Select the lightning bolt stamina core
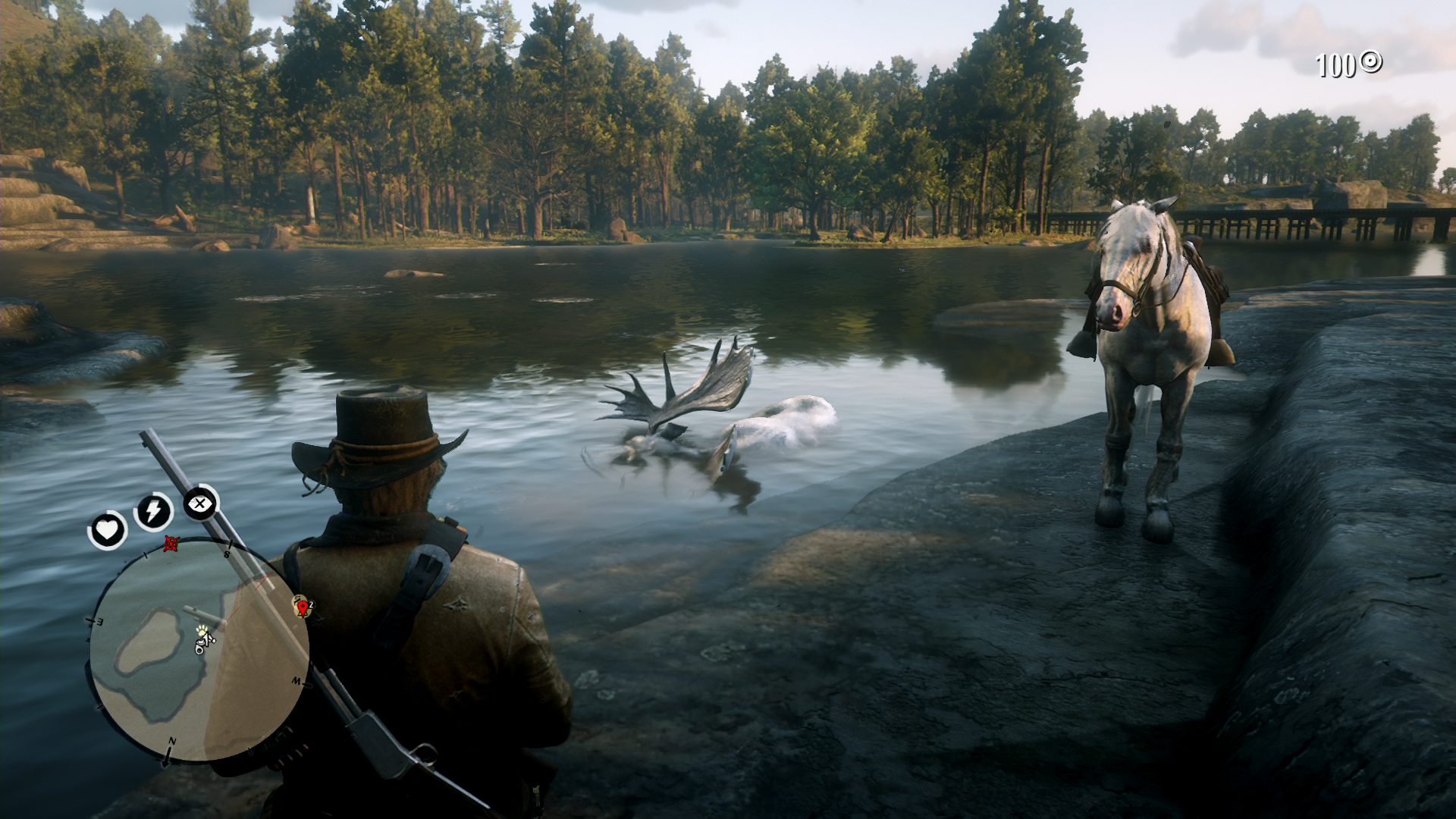The image size is (1456, 819). pyautogui.click(x=153, y=512)
